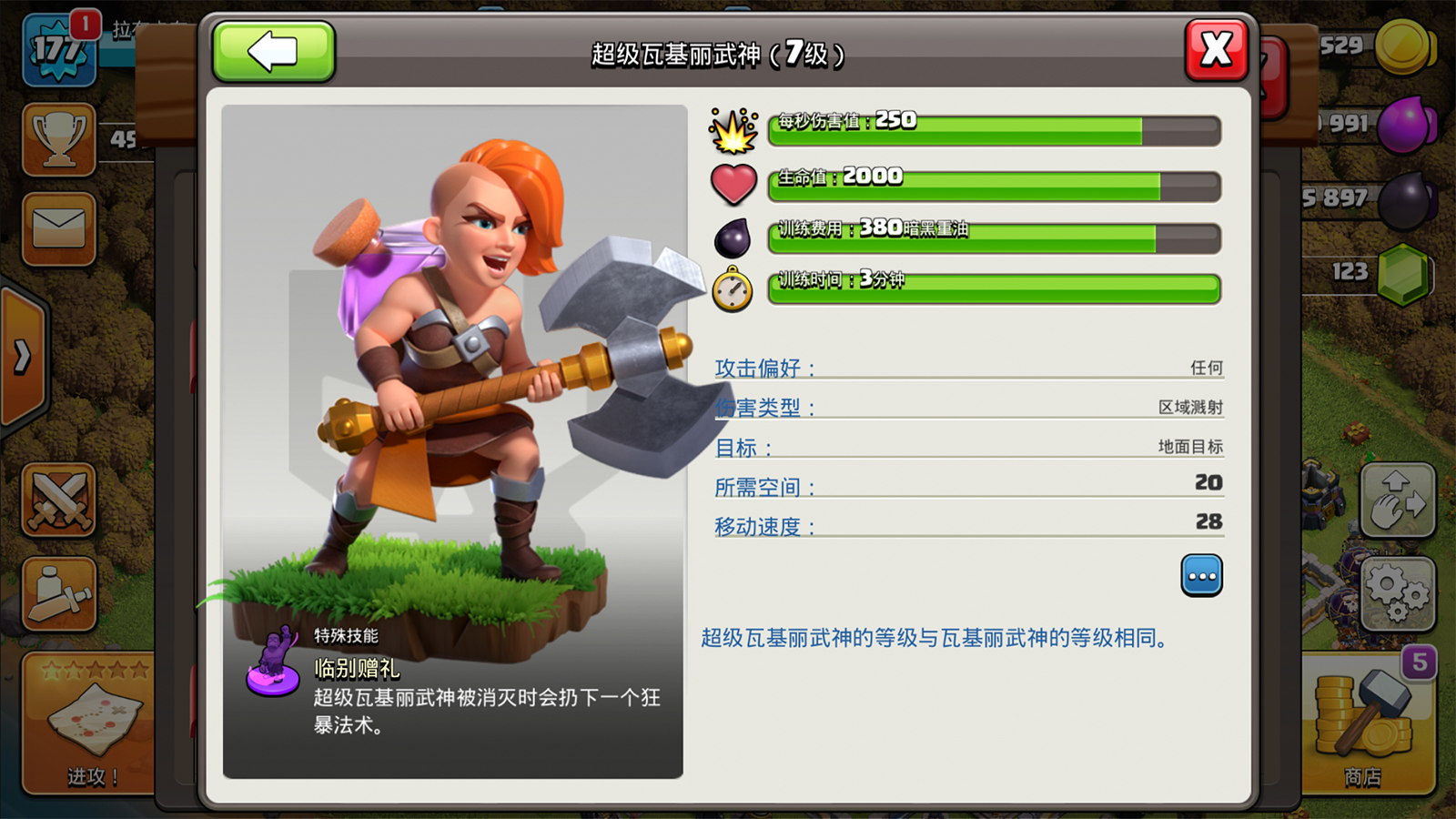Viewport: 1456px width, 819px height.
Task: Click the gem count showing 123
Action: coord(1349,272)
